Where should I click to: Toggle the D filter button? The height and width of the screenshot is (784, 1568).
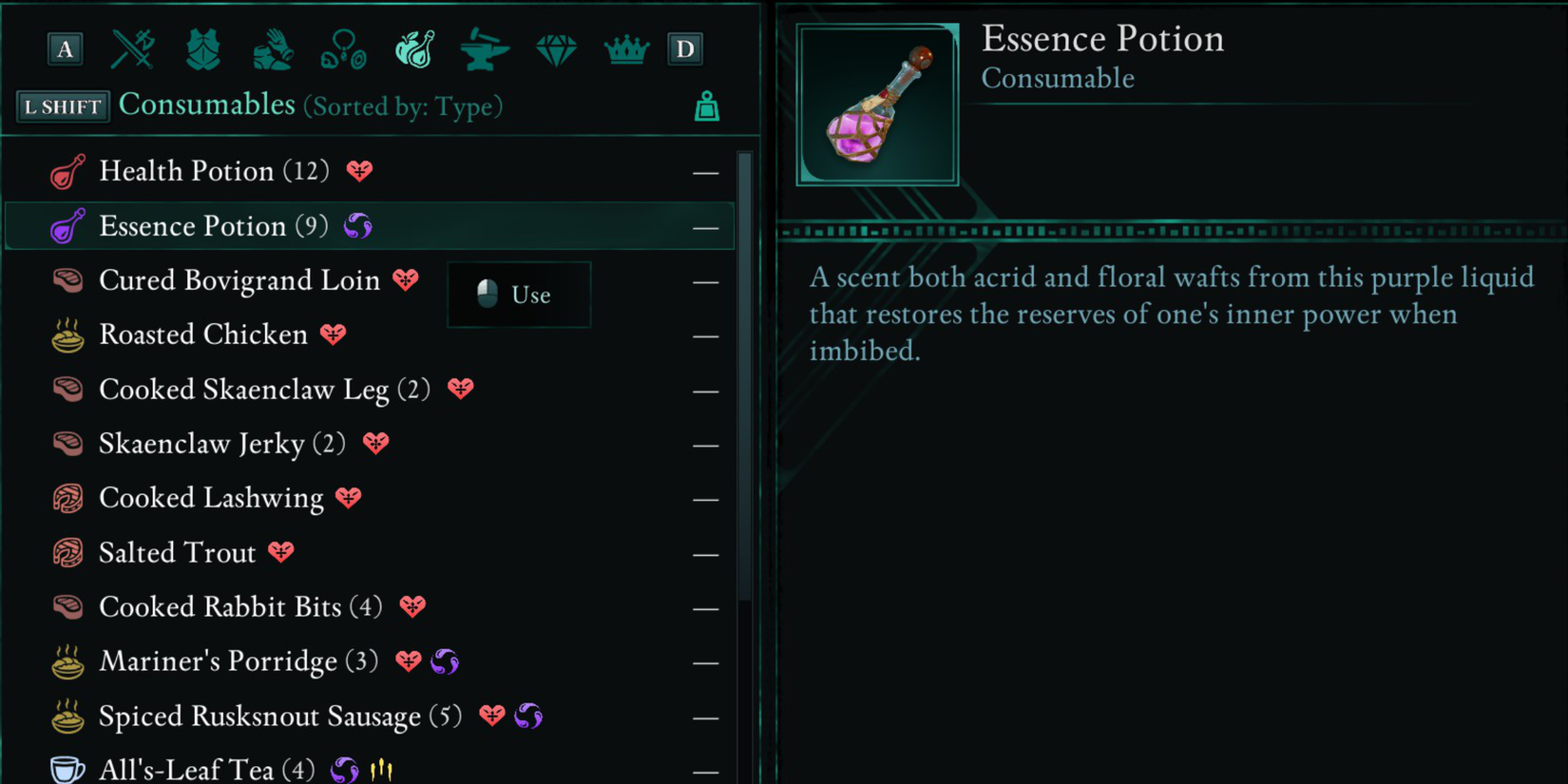pyautogui.click(x=685, y=49)
